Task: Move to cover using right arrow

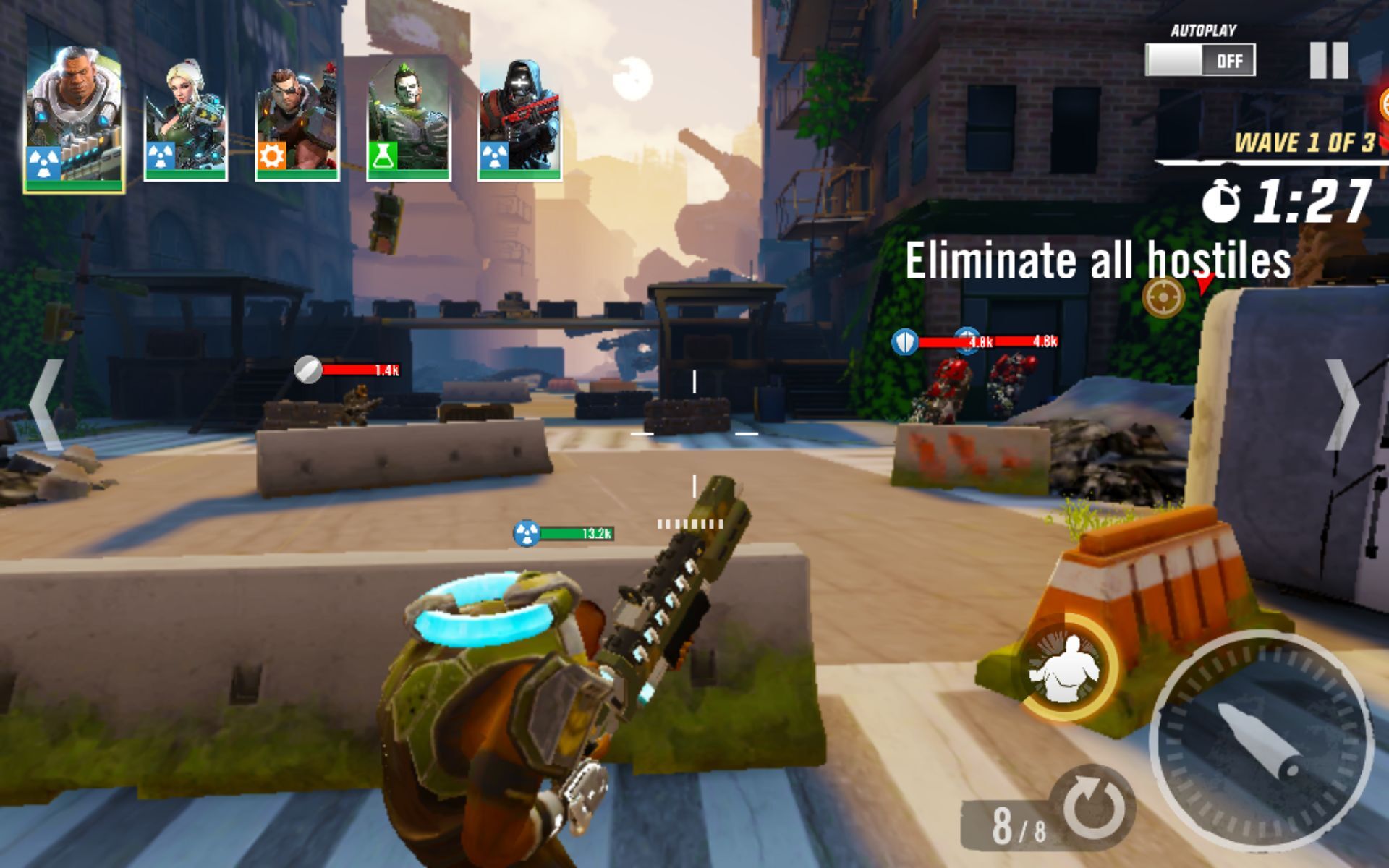Action: tap(1343, 405)
